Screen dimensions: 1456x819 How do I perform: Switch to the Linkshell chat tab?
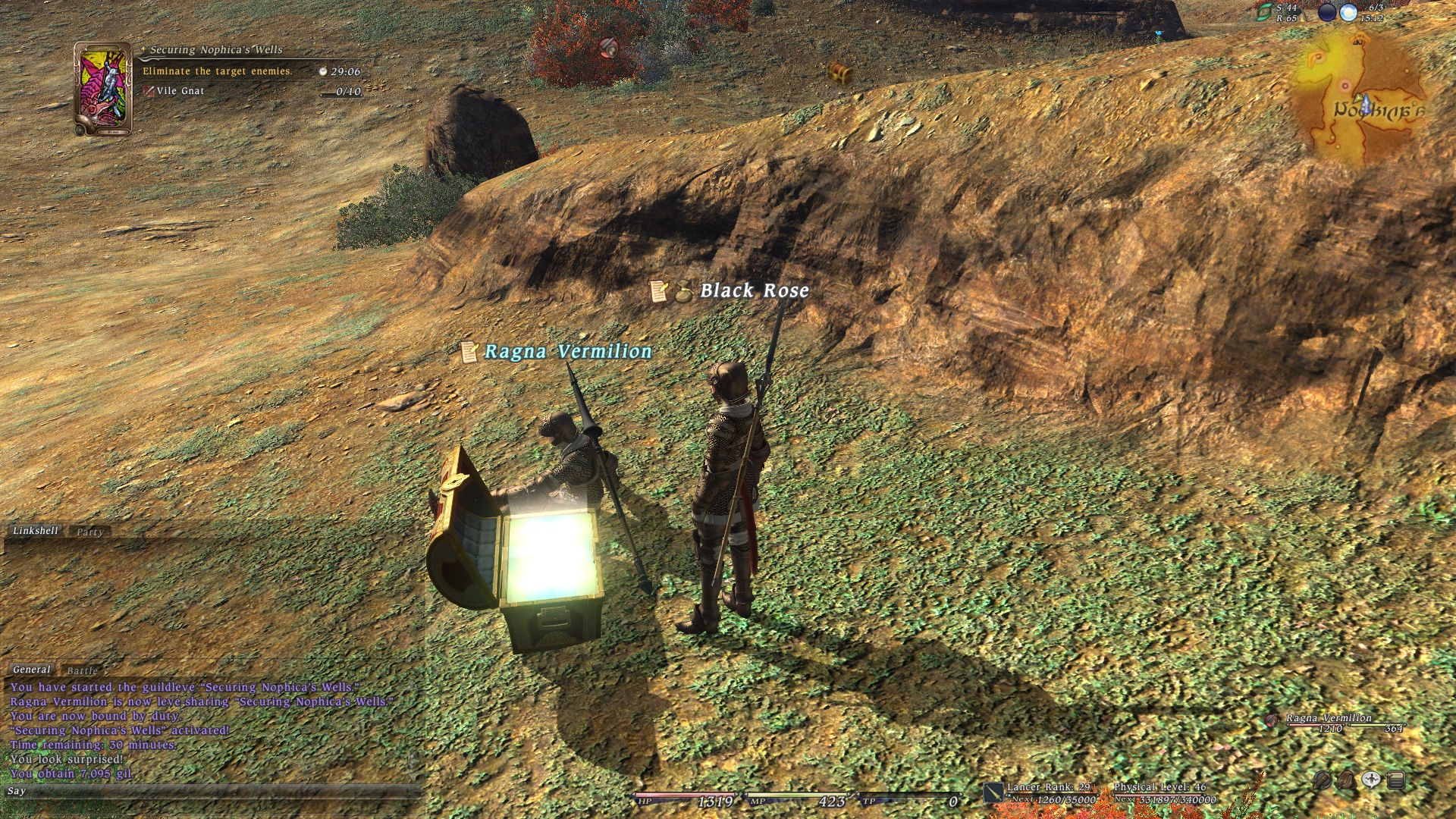tap(35, 531)
